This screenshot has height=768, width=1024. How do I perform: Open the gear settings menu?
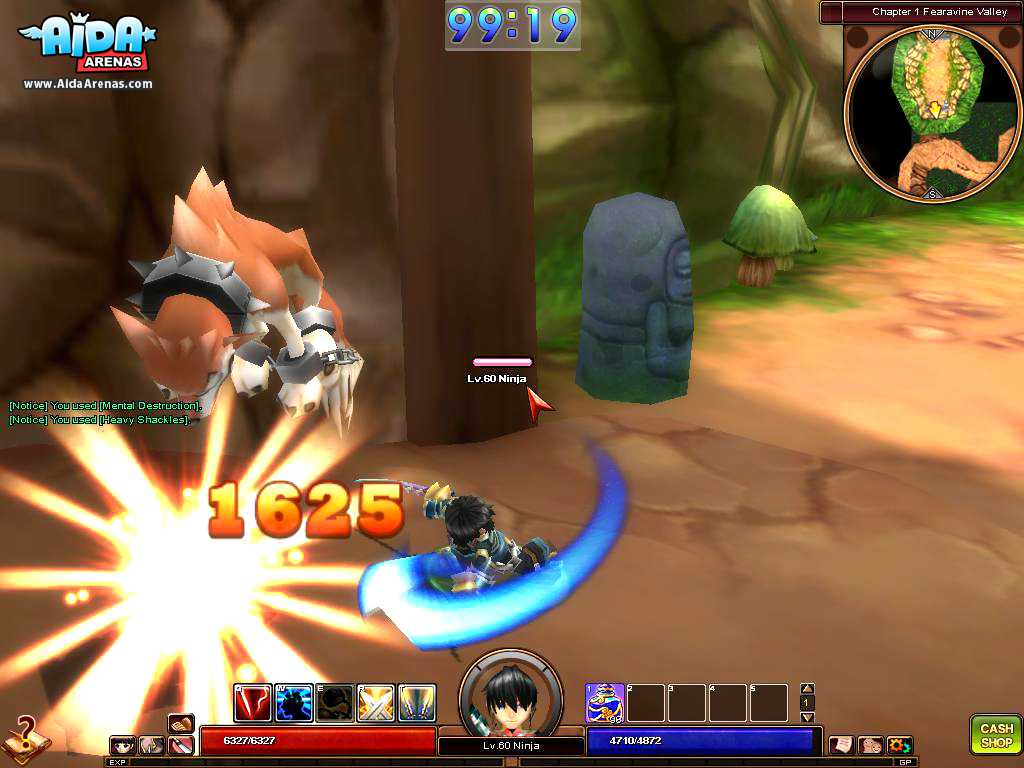coord(899,745)
